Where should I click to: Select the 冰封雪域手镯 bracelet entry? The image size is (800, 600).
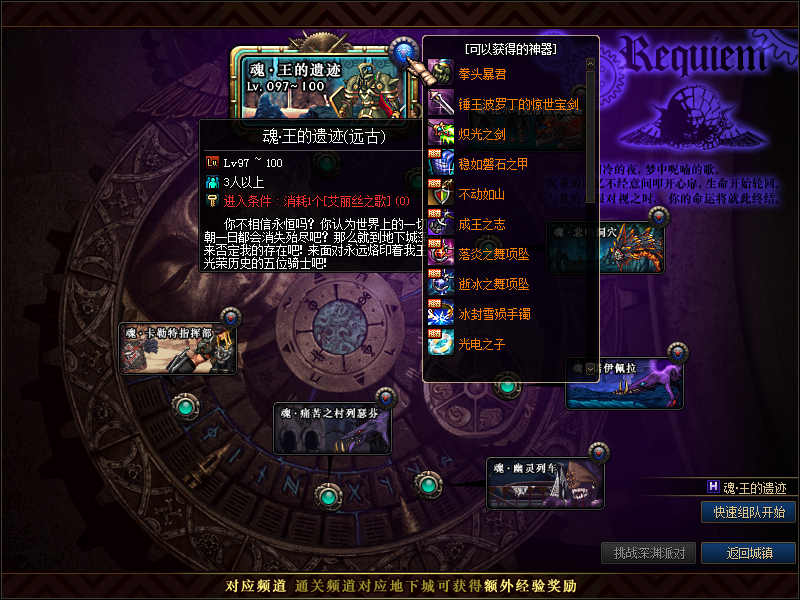pyautogui.click(x=493, y=314)
